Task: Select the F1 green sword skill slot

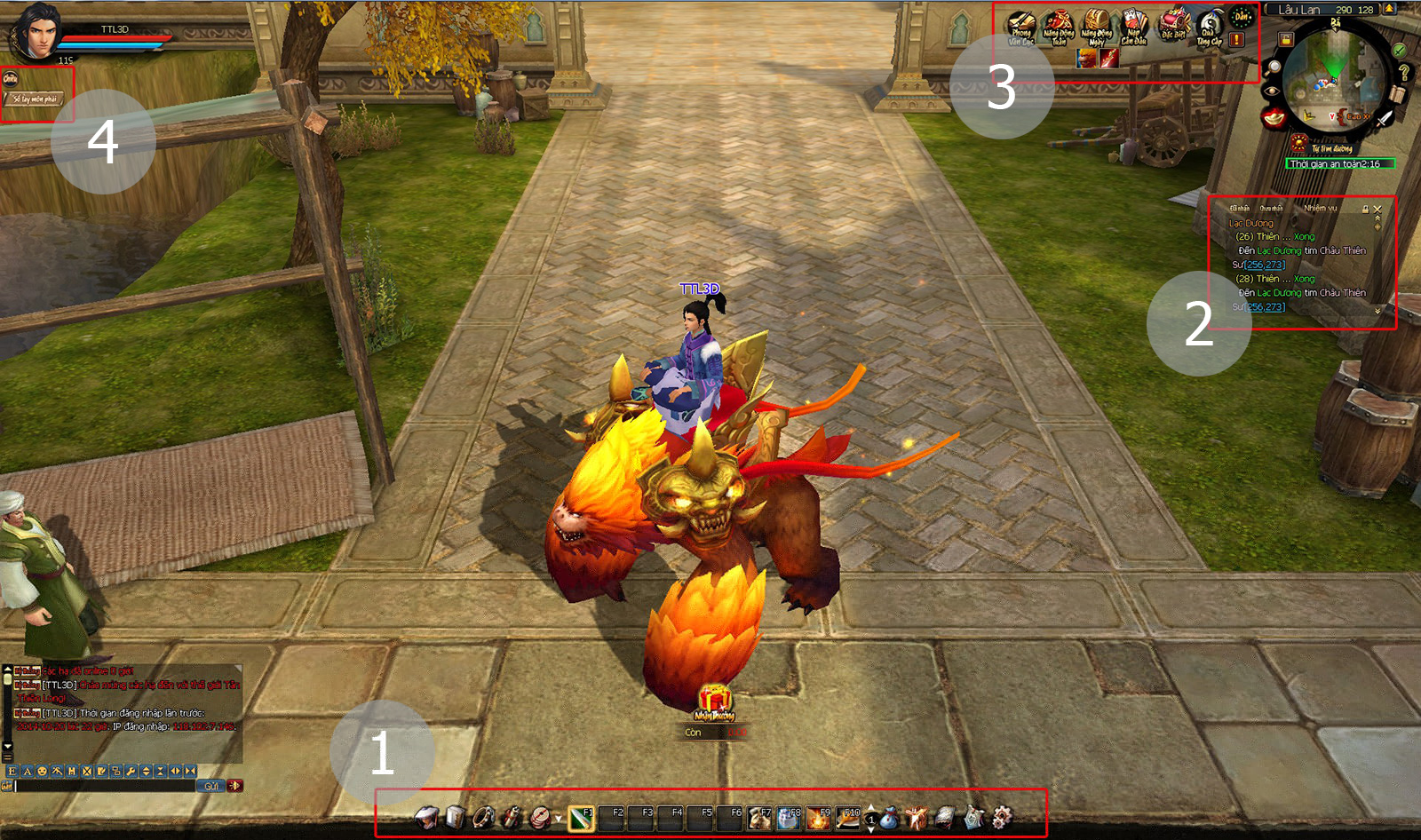Action: (581, 818)
